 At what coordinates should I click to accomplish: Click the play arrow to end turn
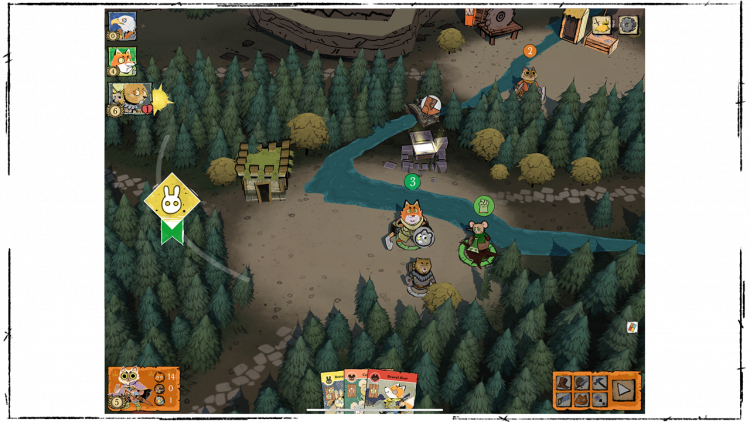click(623, 390)
